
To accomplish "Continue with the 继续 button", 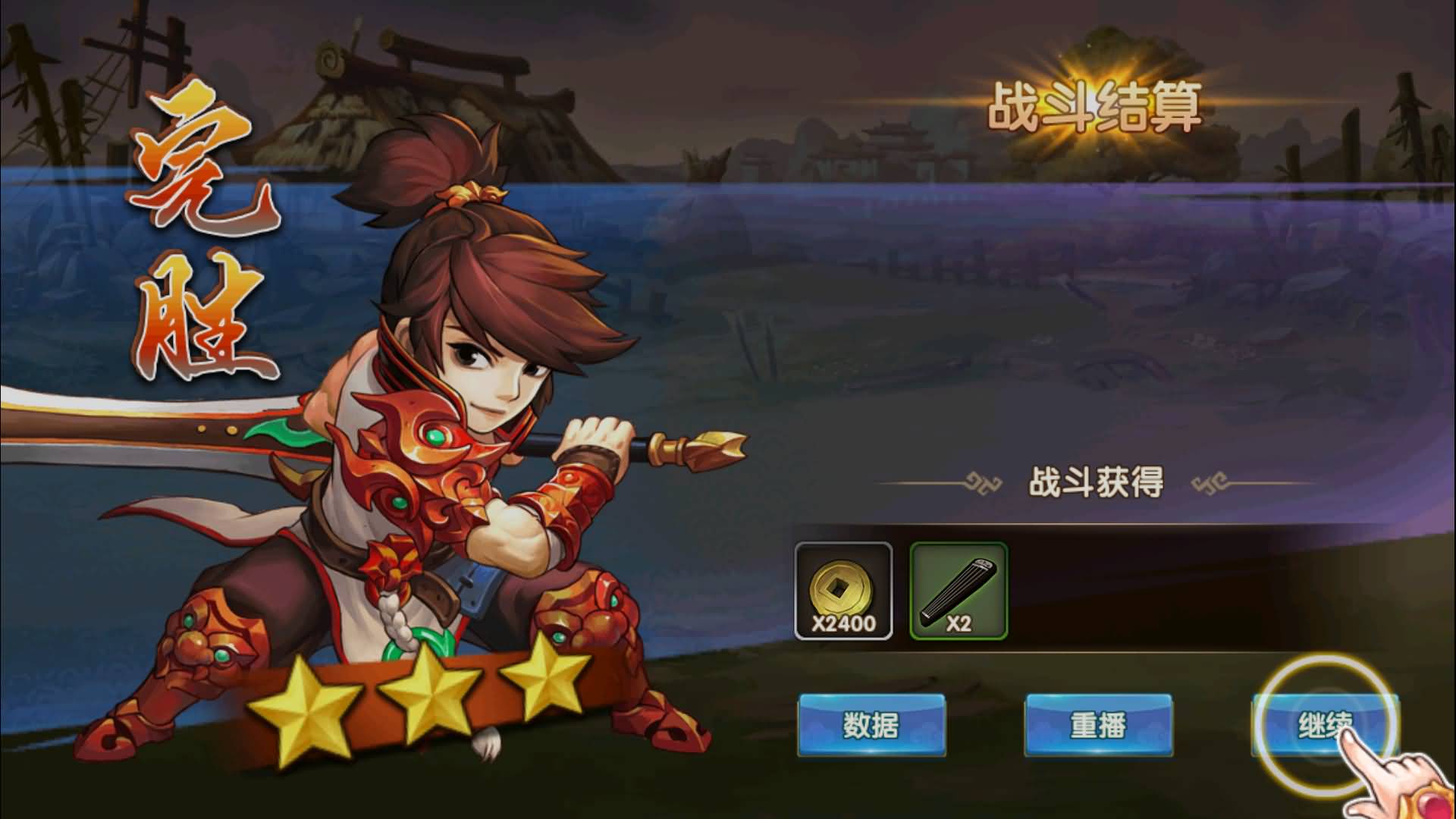I will [1324, 725].
